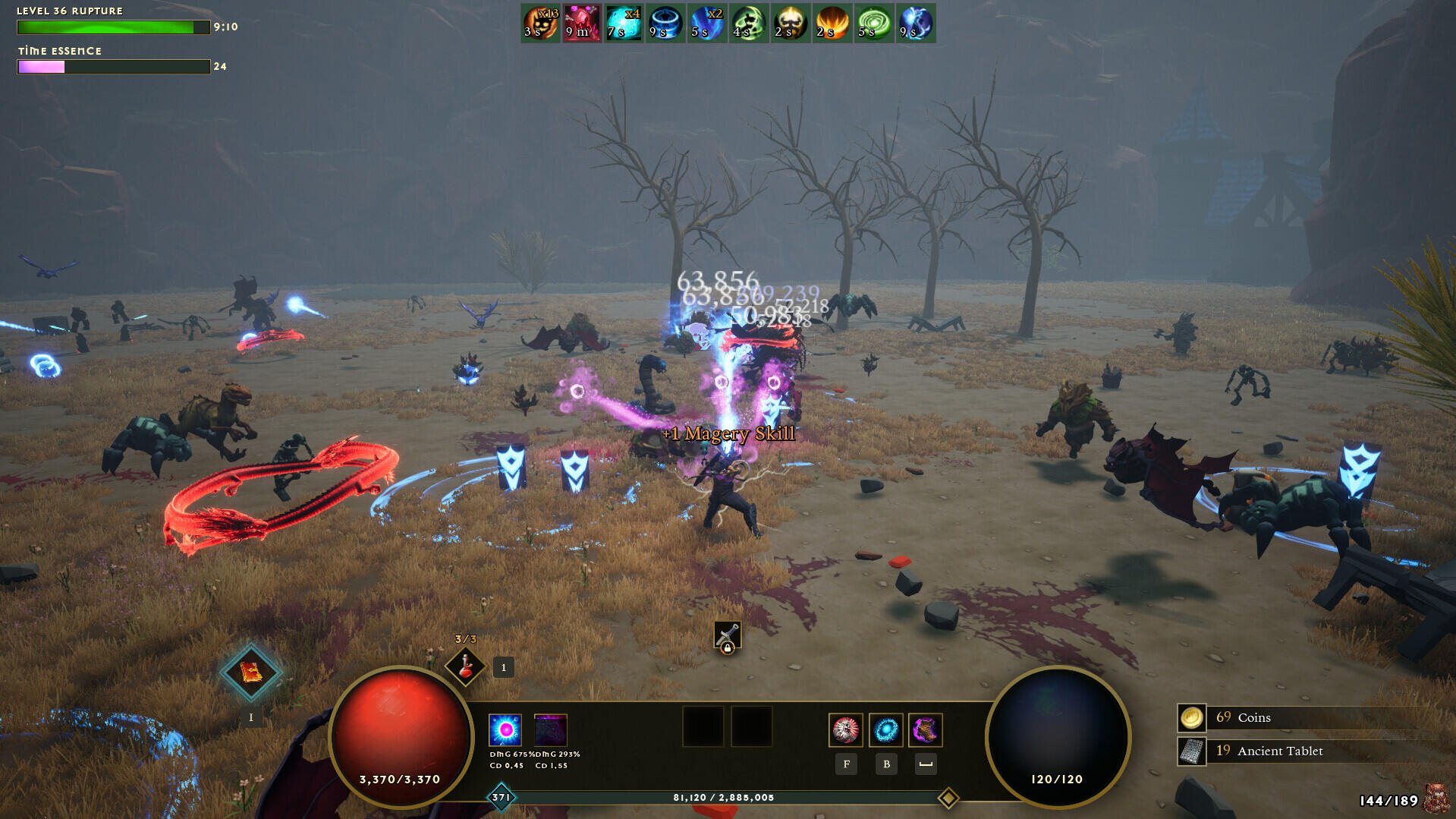This screenshot has width=1456, height=819.
Task: Activate the blue portal ability bound to B
Action: (x=886, y=731)
